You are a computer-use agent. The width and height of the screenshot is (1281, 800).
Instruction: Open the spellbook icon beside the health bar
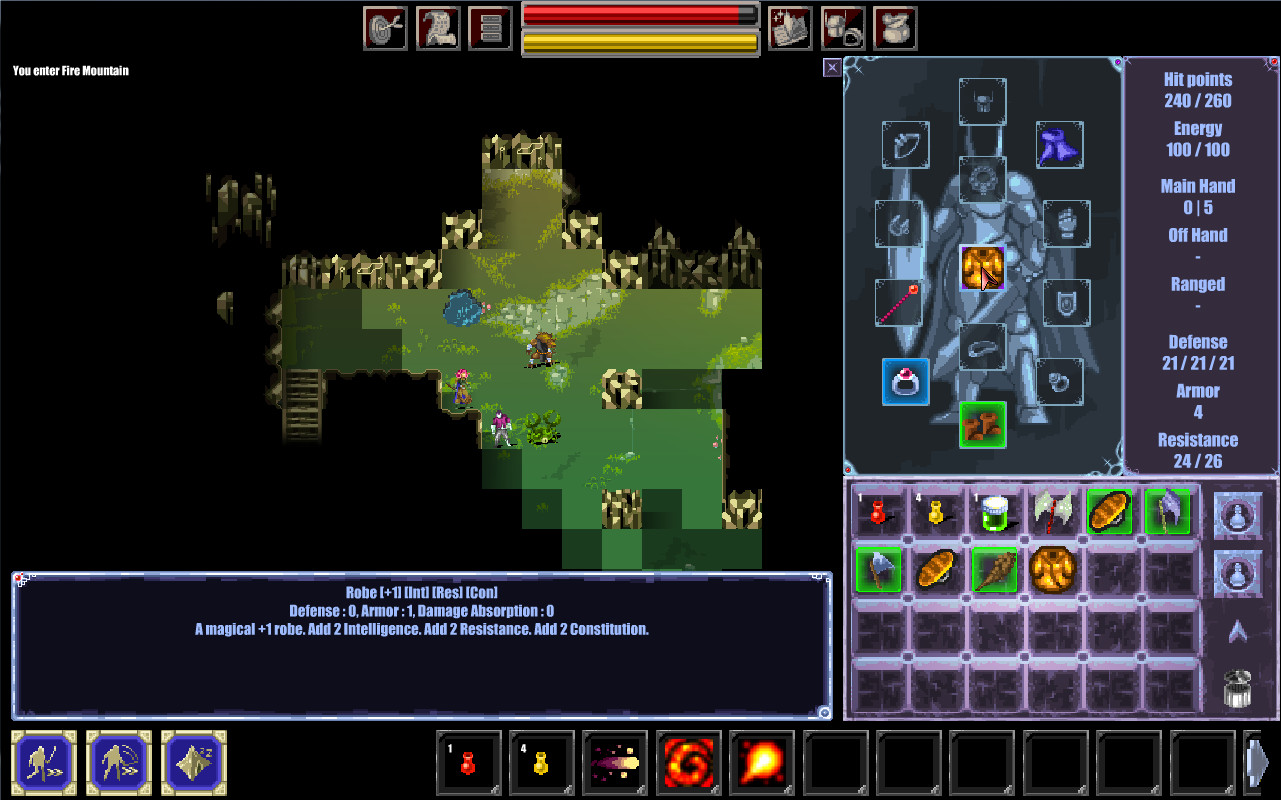(789, 27)
